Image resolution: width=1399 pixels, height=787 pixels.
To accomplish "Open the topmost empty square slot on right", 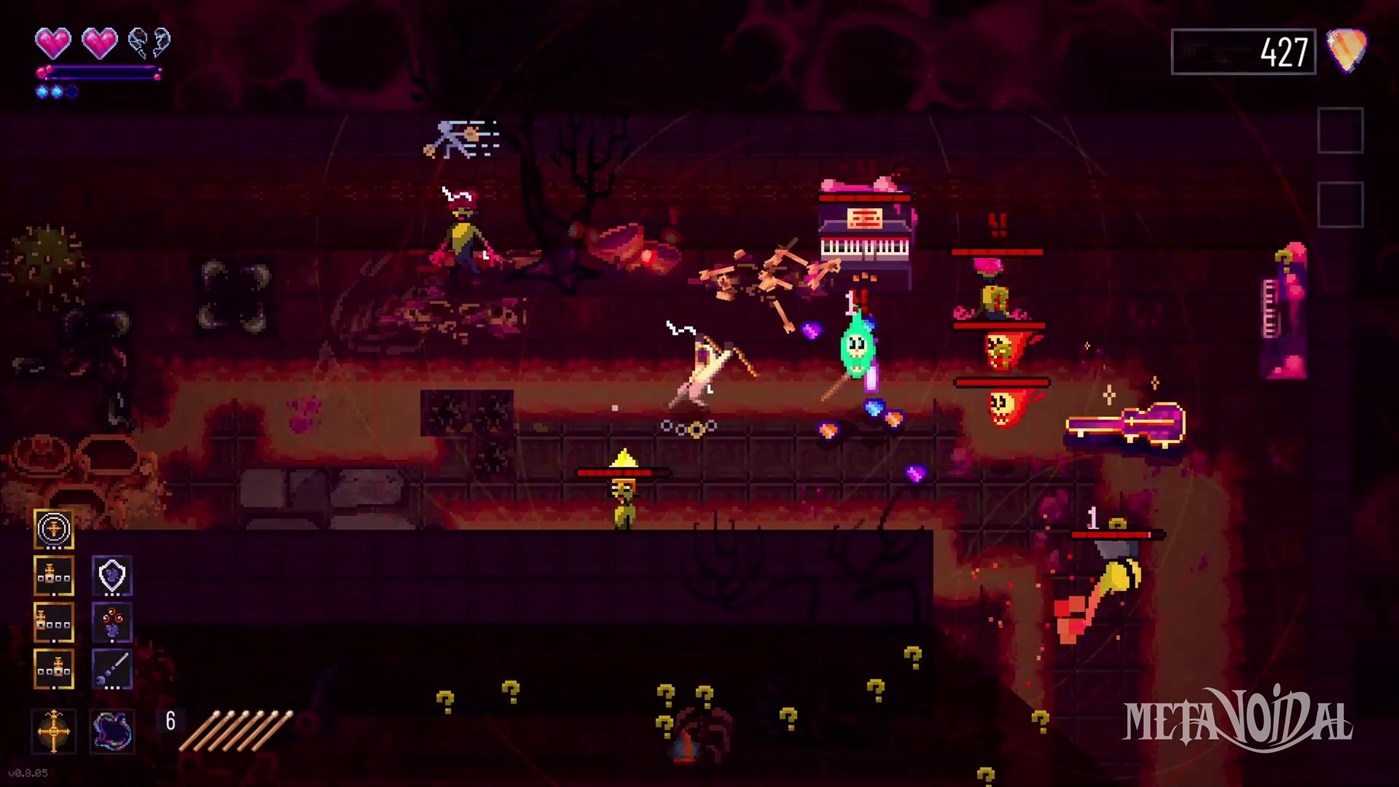I will point(1341,130).
